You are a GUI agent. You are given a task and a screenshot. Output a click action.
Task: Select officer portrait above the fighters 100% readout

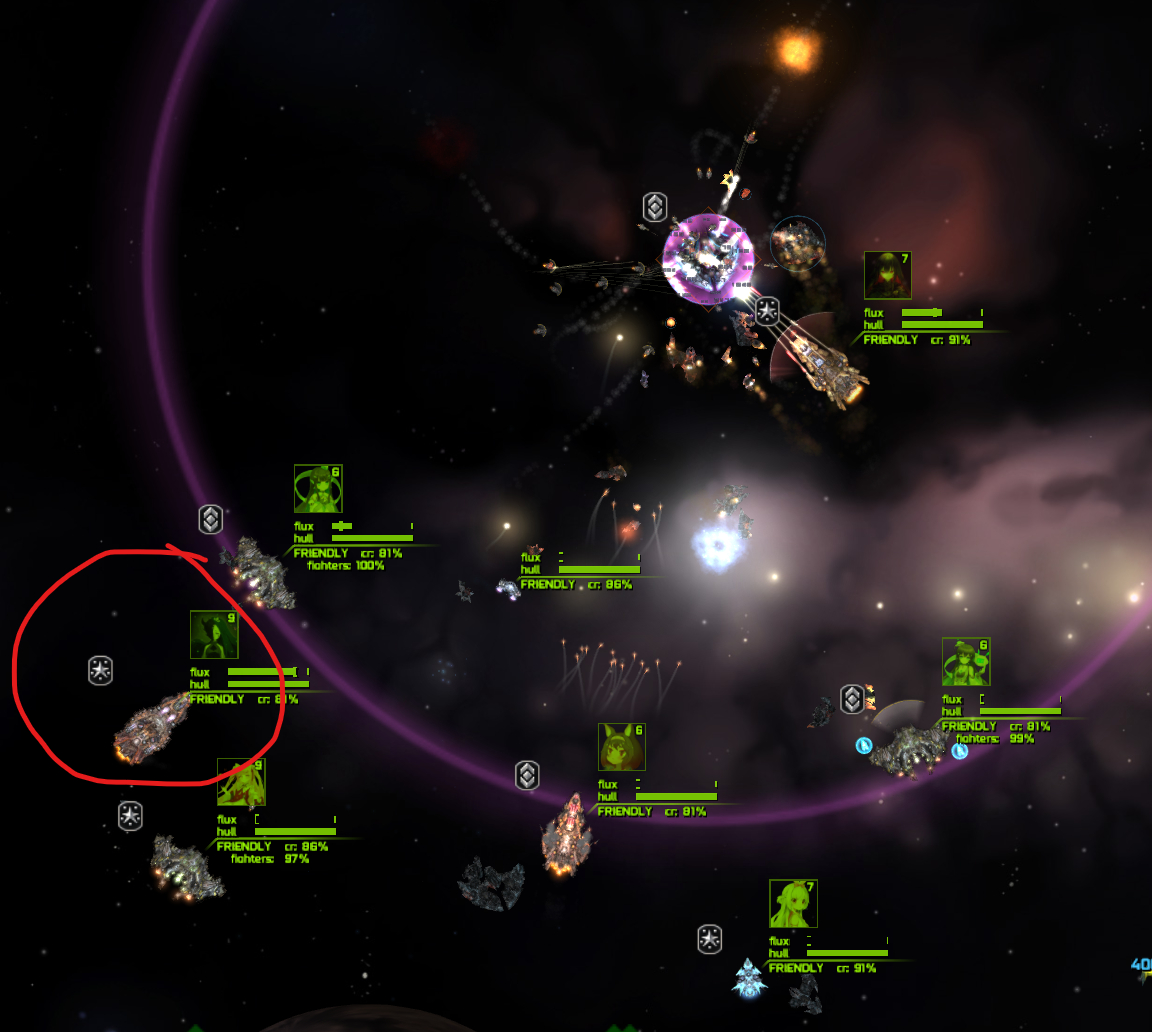318,489
